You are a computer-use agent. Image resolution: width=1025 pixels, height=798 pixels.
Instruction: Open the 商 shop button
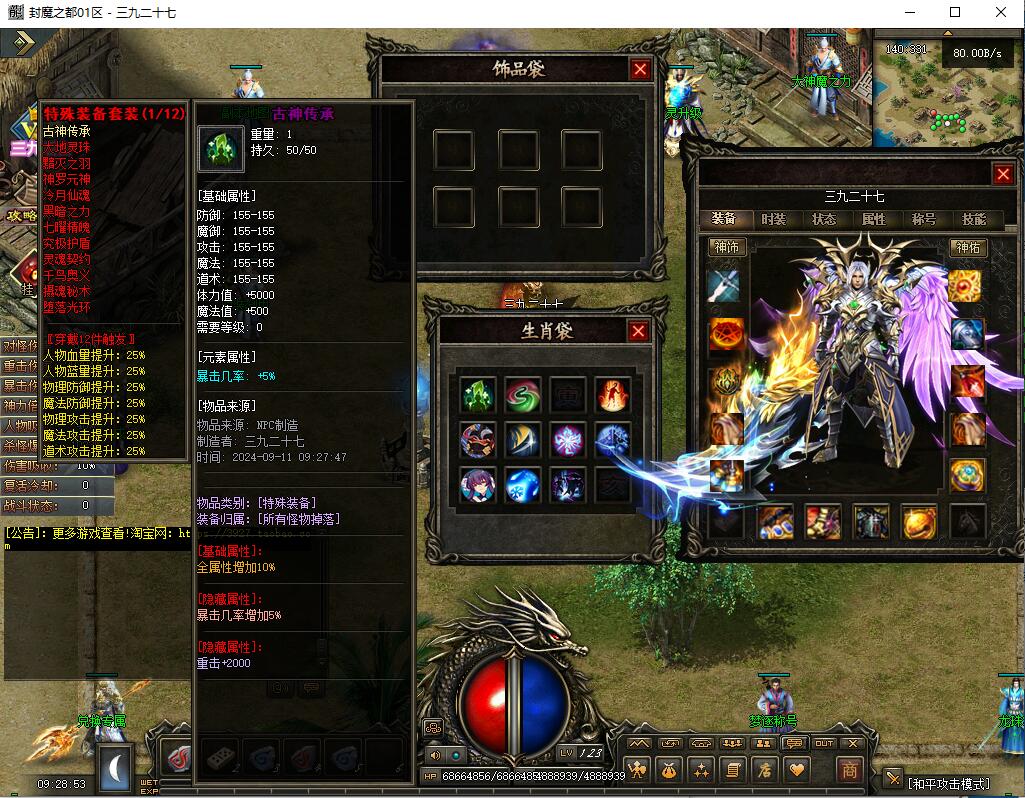pos(848,770)
